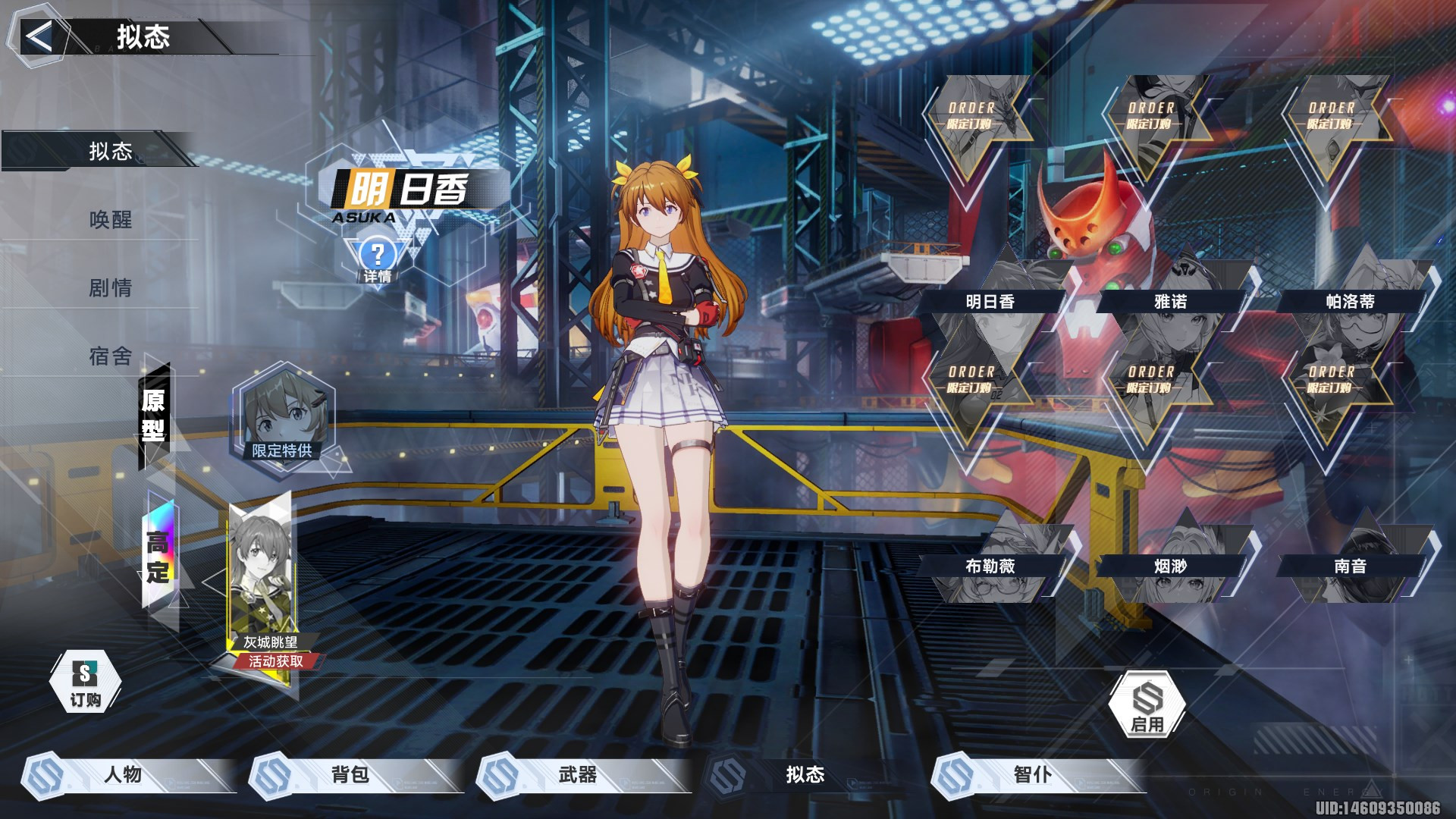The width and height of the screenshot is (1456, 819).
Task: Switch to the 高定 skin category
Action: (158, 556)
